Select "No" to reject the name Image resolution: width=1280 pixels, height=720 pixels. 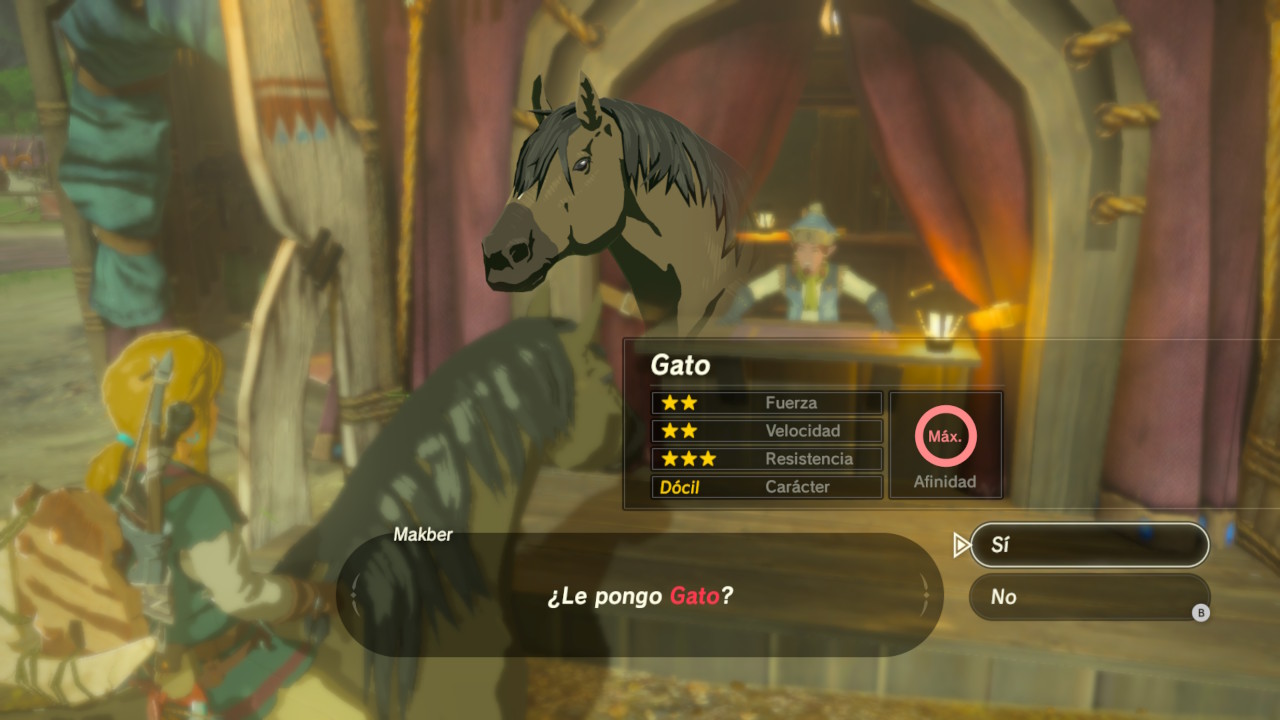pos(1089,597)
